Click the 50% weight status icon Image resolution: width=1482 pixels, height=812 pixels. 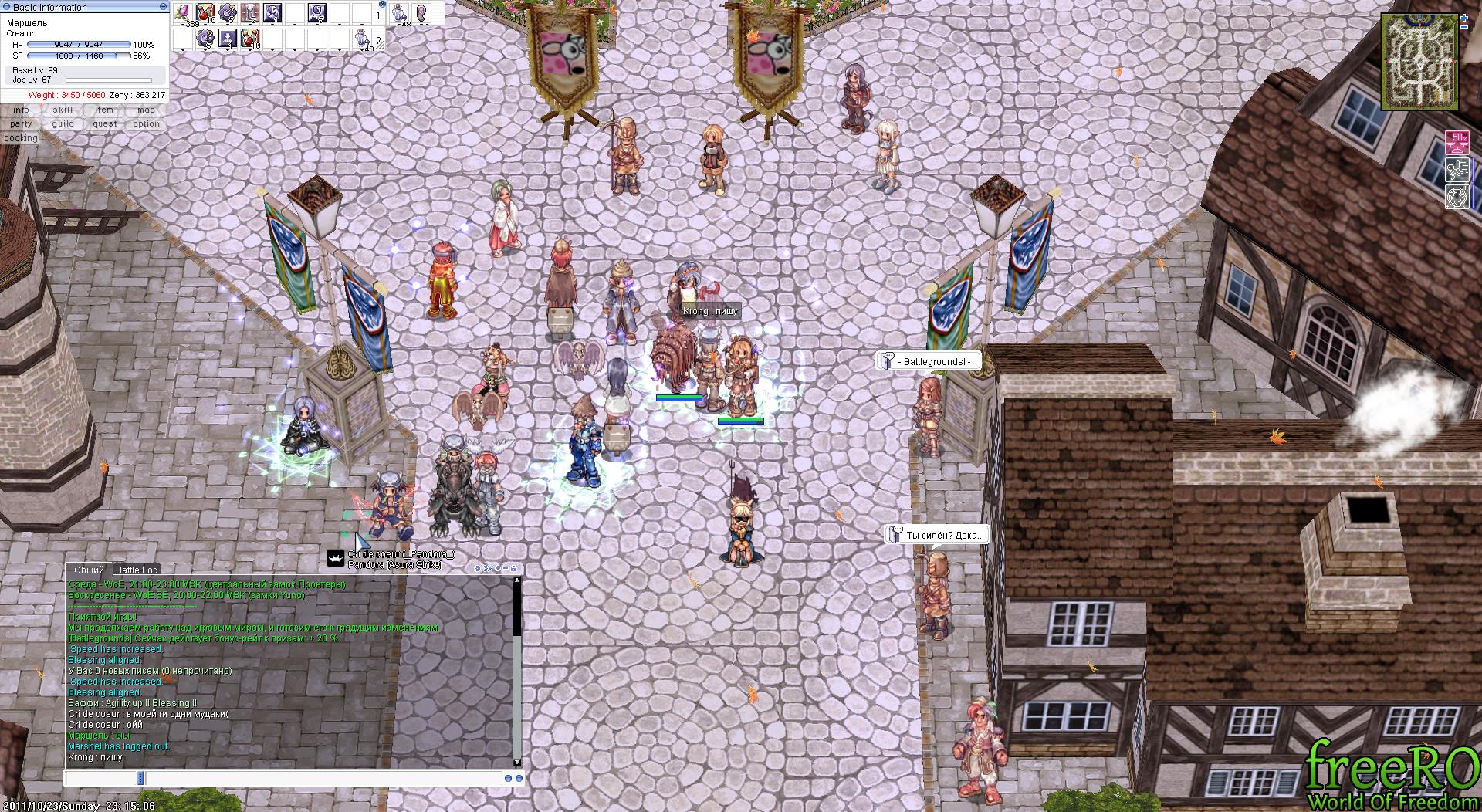pos(1457,143)
